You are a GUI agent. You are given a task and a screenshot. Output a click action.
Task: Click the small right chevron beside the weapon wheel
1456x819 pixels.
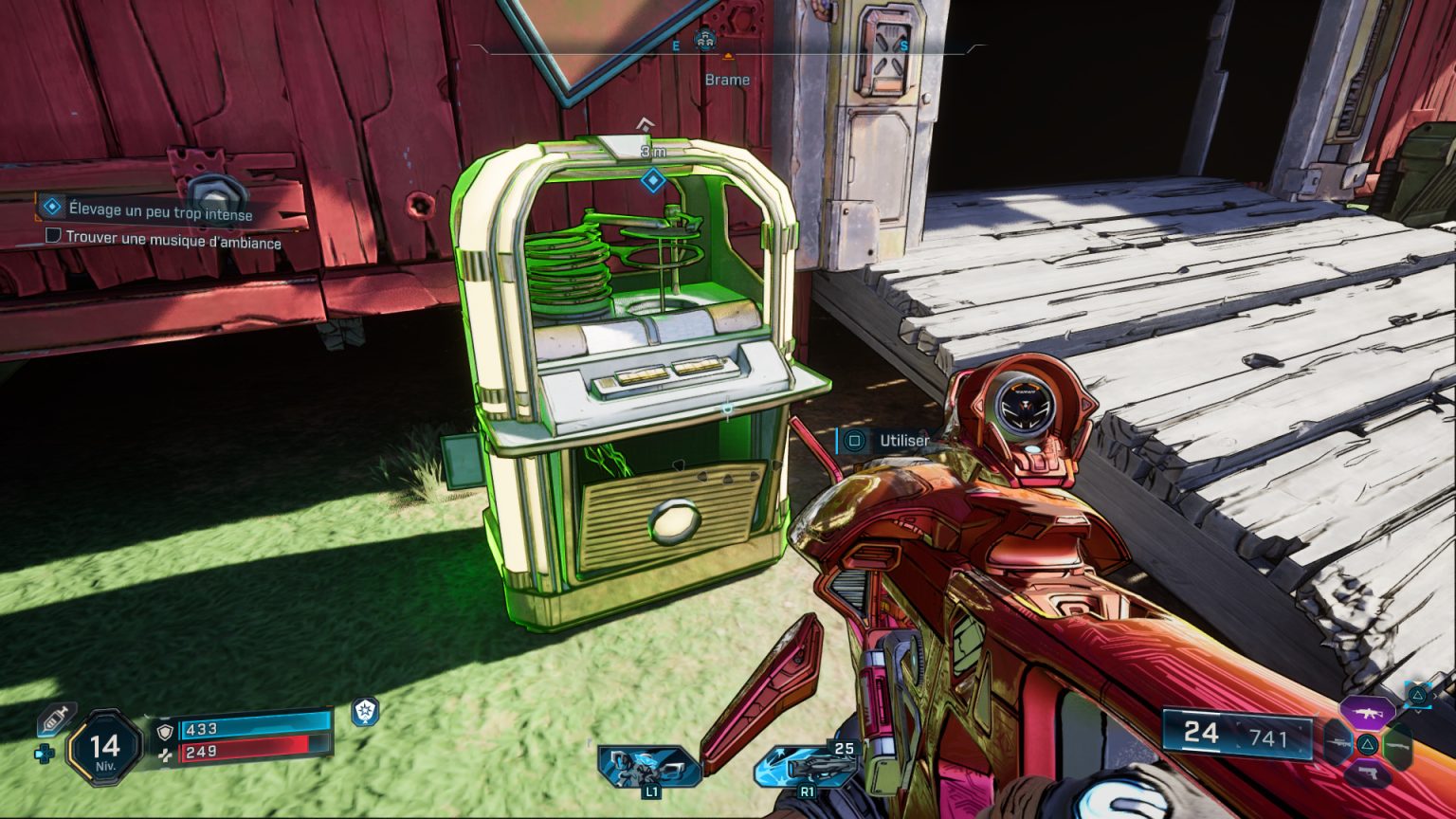pyautogui.click(x=1435, y=696)
